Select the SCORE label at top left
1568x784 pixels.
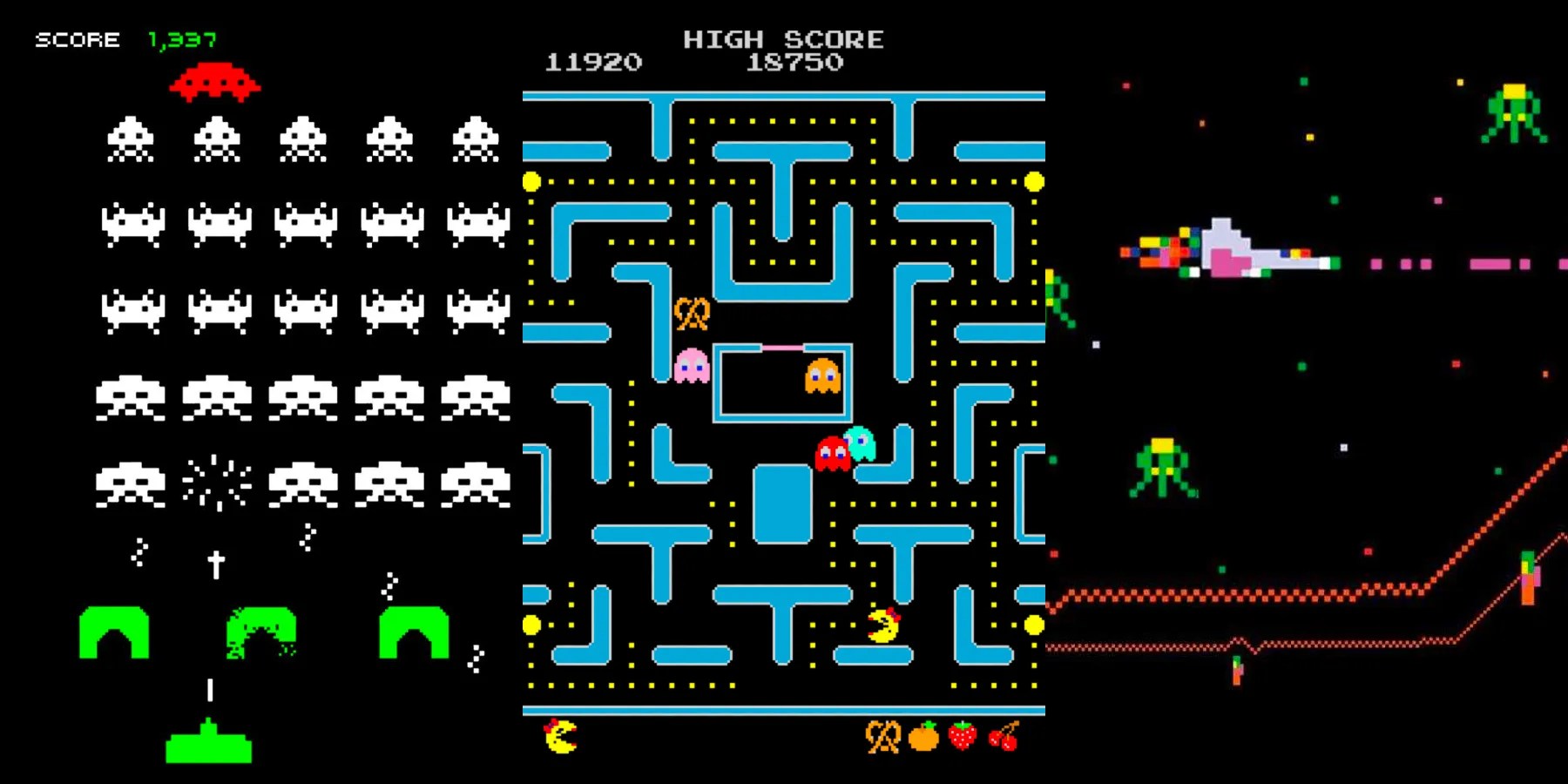pyautogui.click(x=77, y=39)
